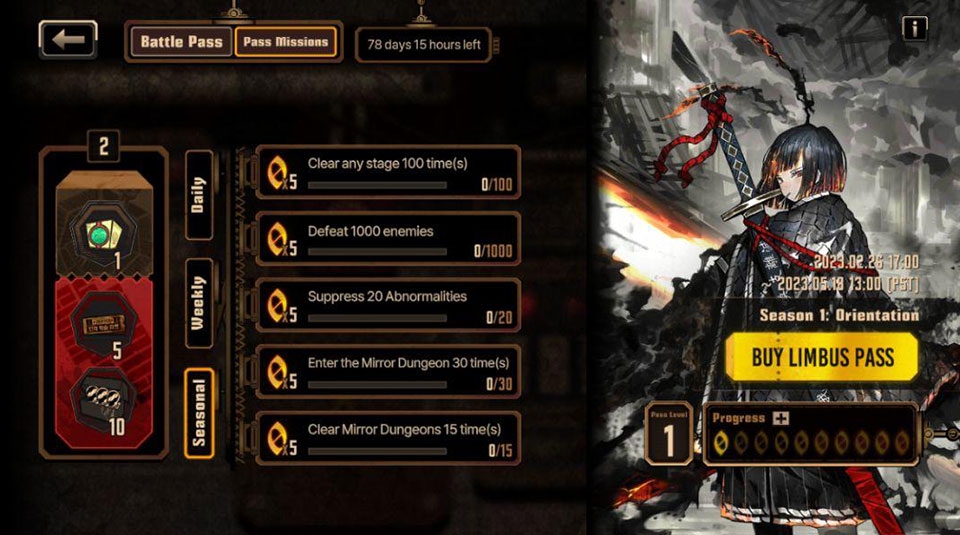Click the plus button next to Progress
This screenshot has width=960, height=535.
pos(780,417)
